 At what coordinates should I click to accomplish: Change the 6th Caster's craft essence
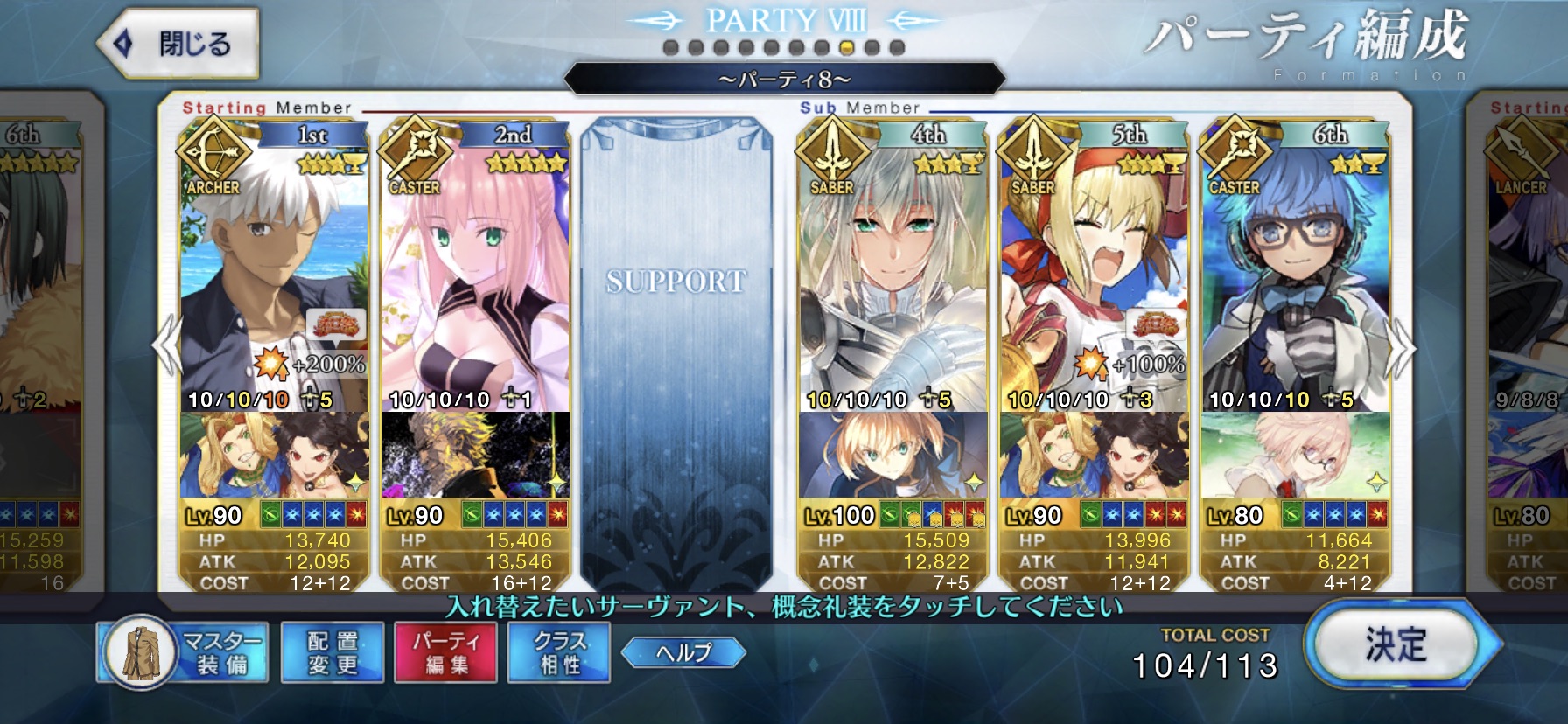click(x=1295, y=455)
